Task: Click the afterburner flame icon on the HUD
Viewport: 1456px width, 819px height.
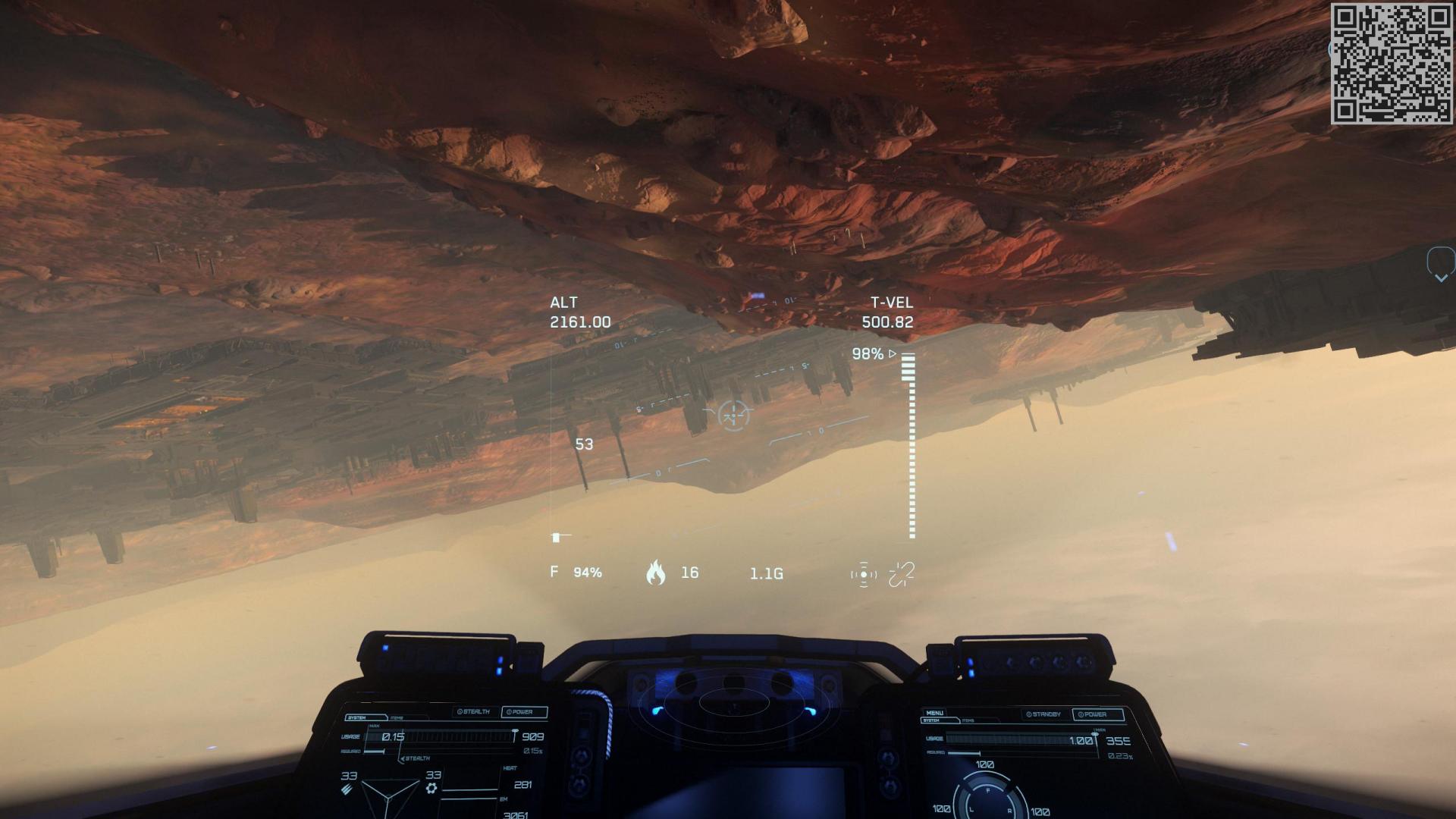Action: 657,573
